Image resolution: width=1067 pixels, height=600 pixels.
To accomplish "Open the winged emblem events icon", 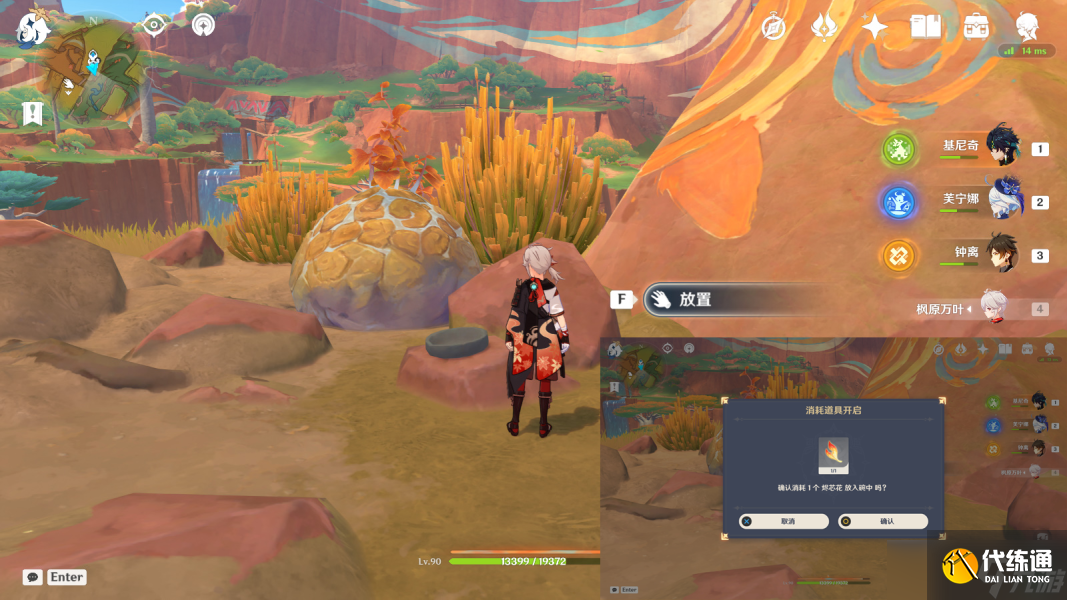I will click(824, 27).
